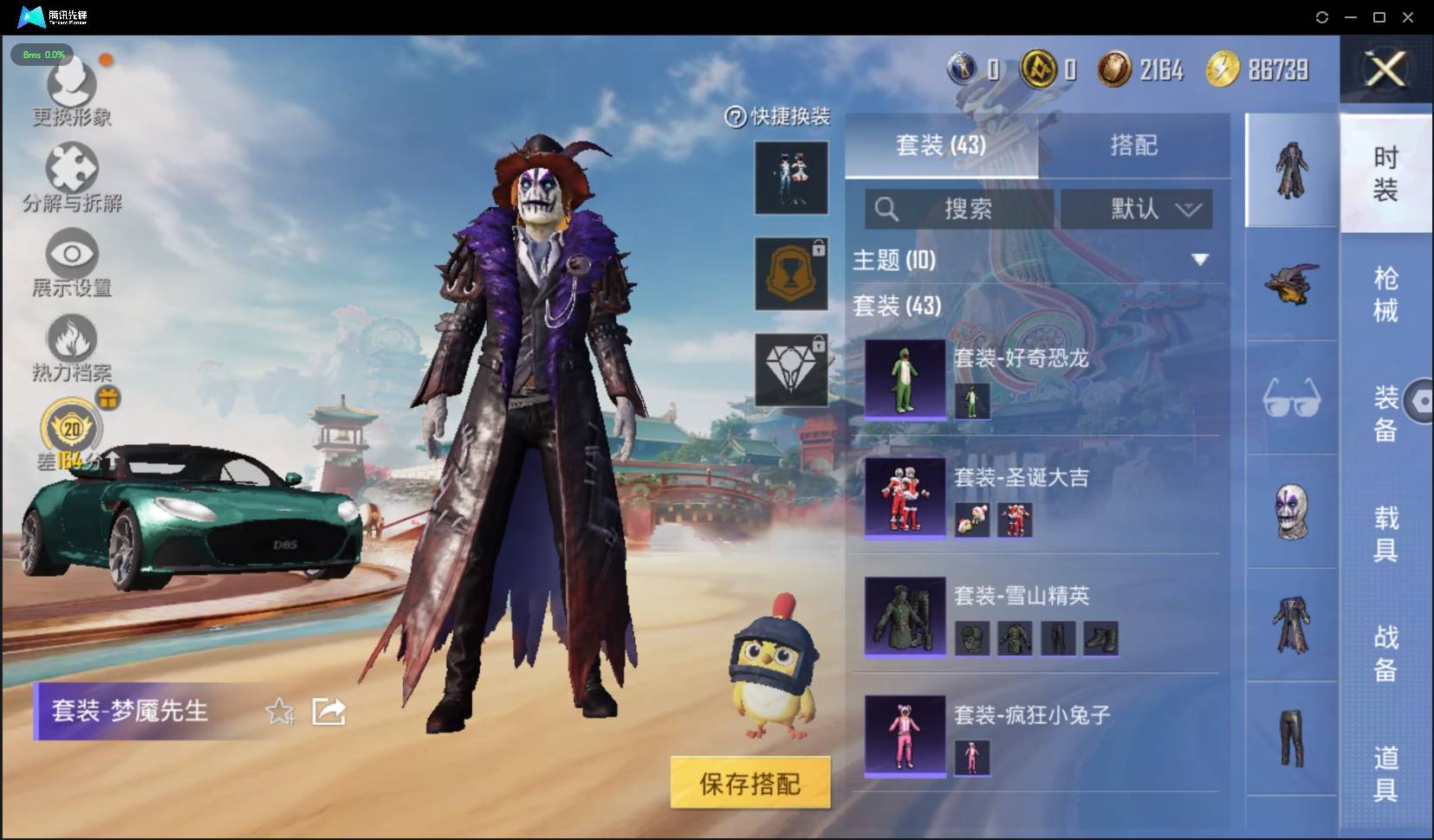Open the 默认 sorting dropdown

(1137, 209)
